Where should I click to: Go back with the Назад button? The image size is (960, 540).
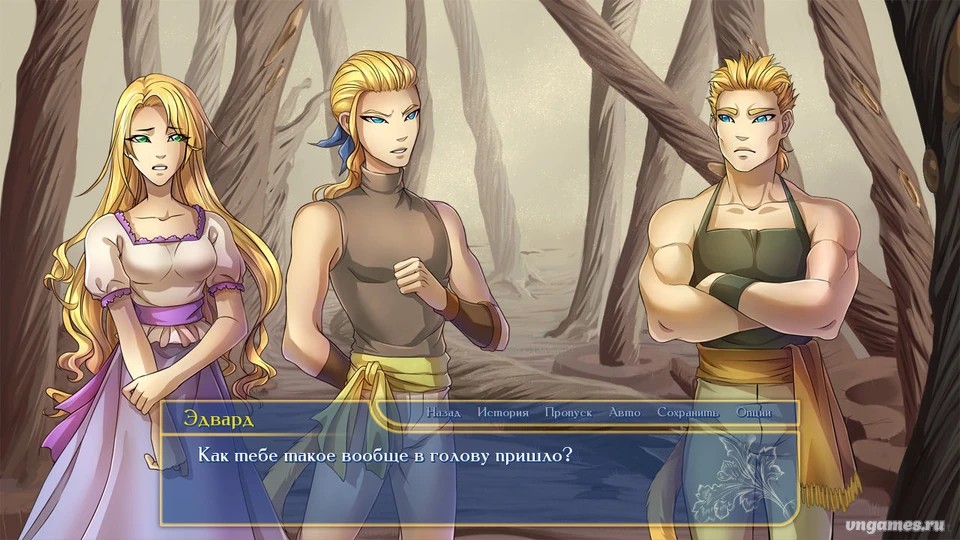(443, 412)
